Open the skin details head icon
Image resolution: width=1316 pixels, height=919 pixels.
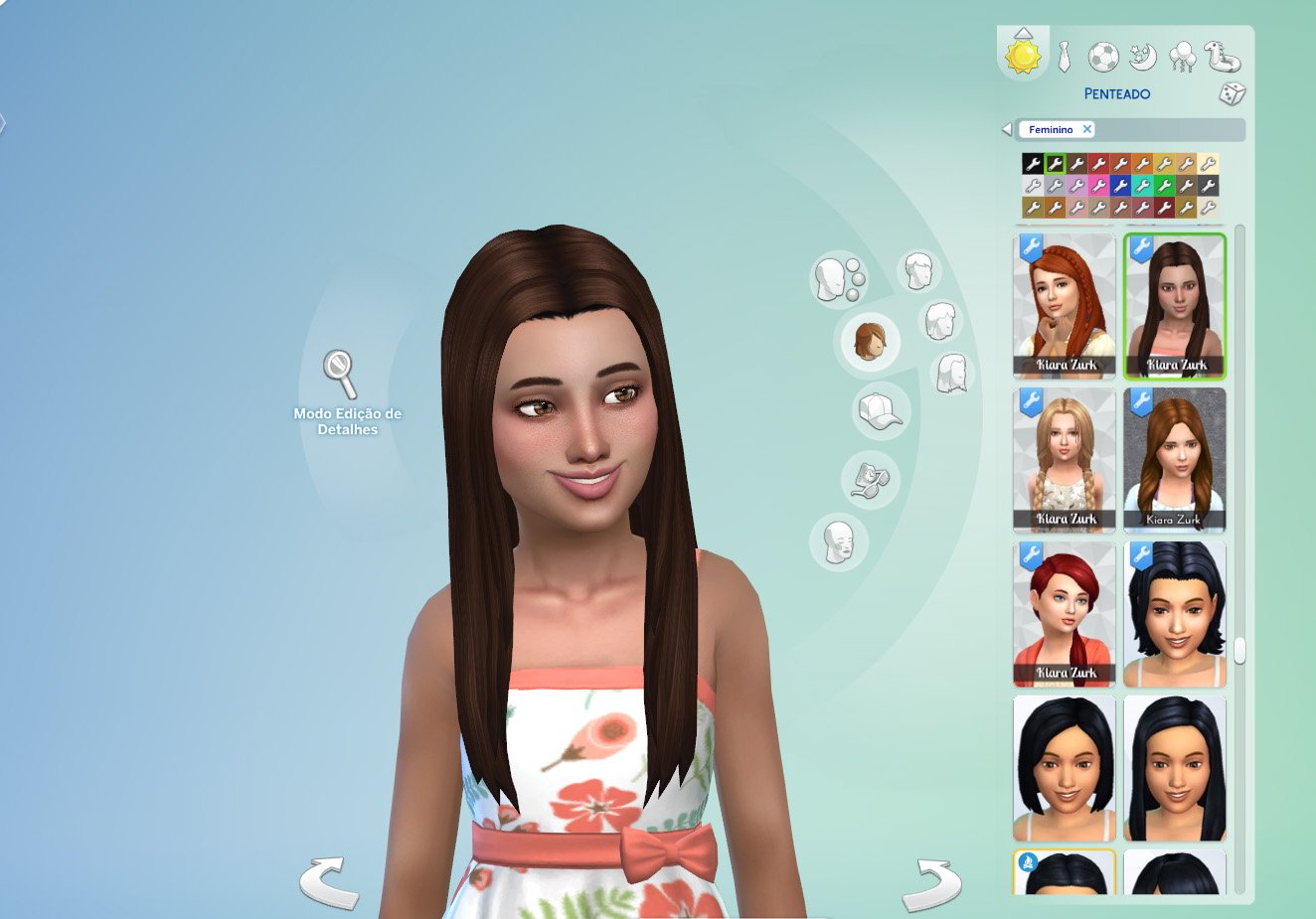840,542
